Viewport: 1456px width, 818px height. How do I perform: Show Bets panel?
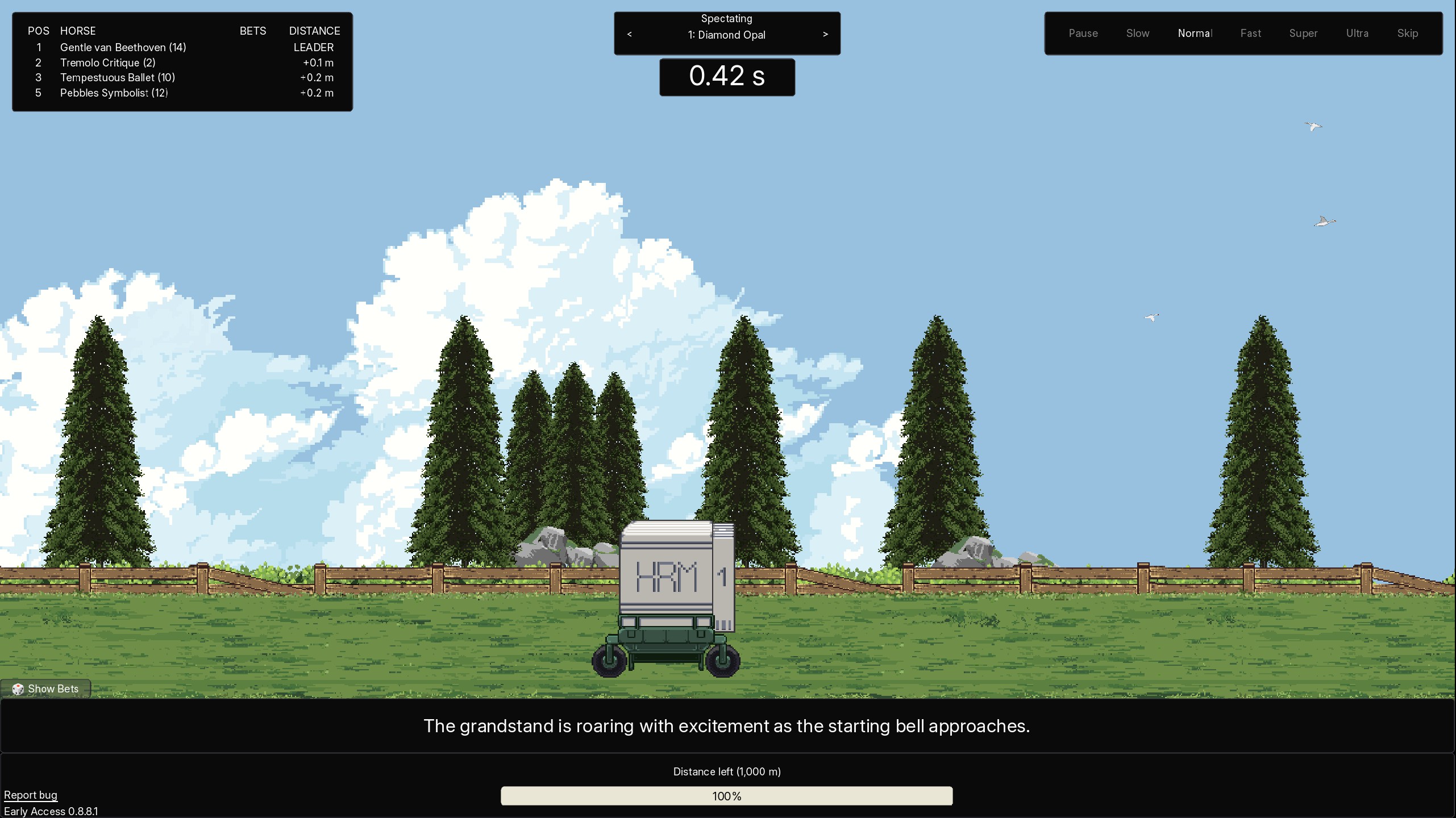[46, 689]
